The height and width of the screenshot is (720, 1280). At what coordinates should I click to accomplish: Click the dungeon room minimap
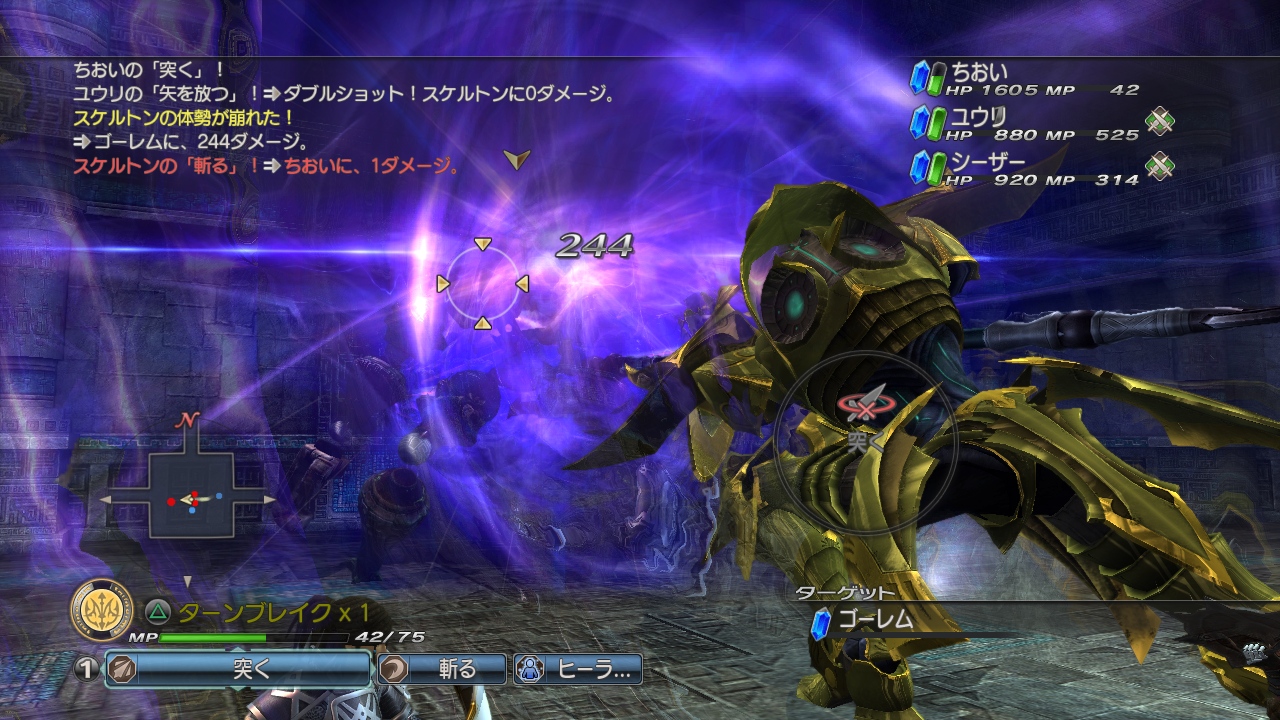pos(190,494)
